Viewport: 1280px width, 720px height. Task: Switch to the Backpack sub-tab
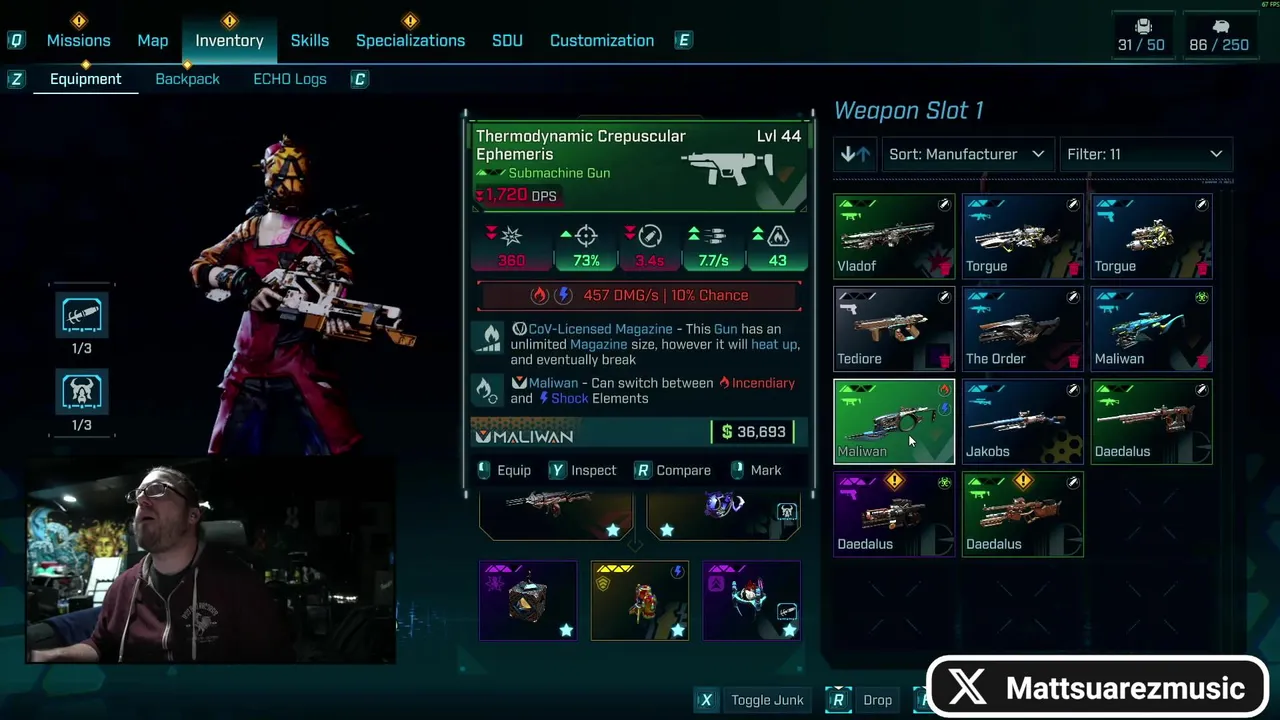click(187, 79)
